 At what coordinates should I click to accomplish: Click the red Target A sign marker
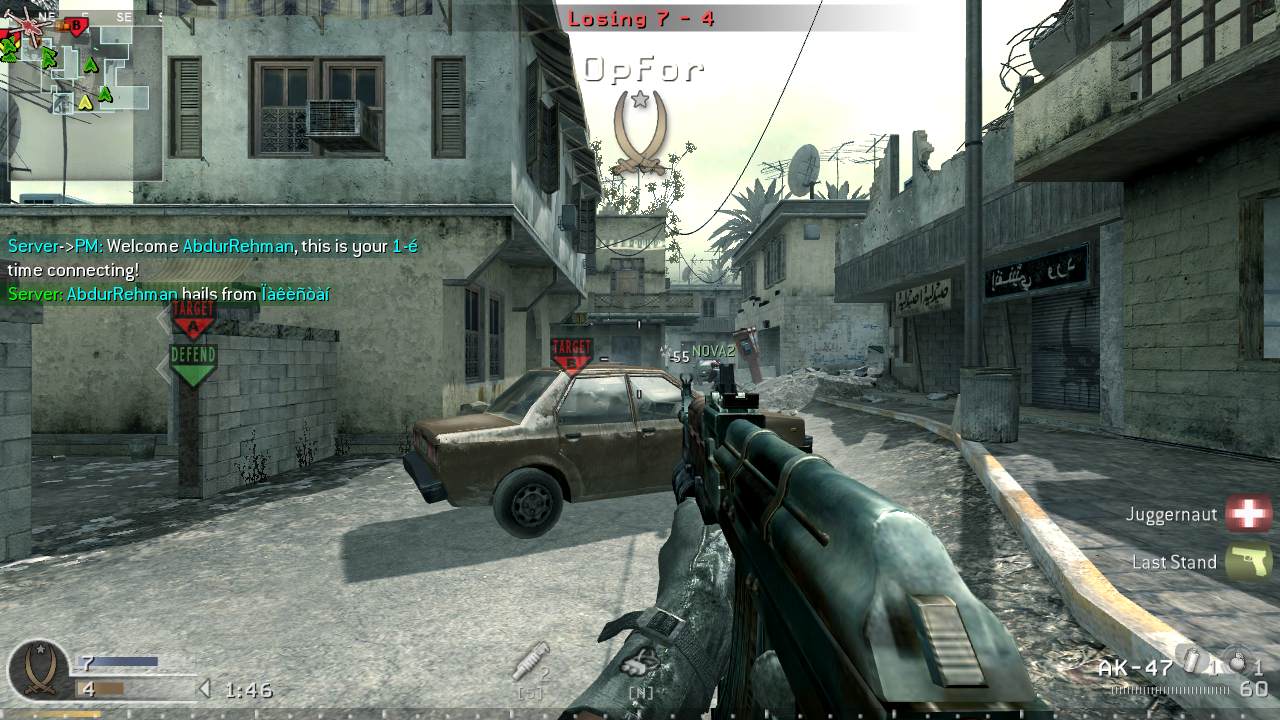pos(193,325)
